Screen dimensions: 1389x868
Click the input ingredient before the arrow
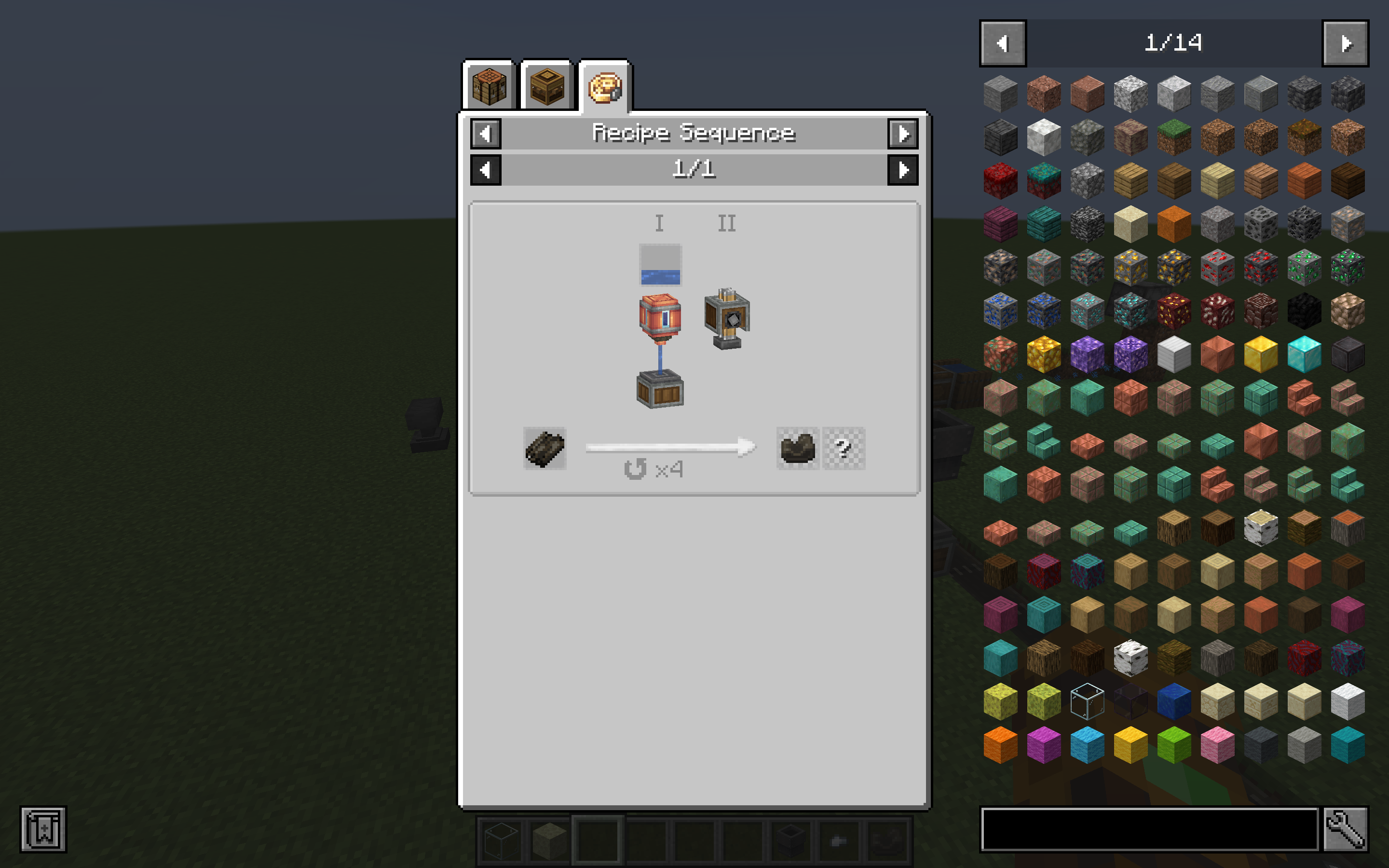pyautogui.click(x=544, y=449)
